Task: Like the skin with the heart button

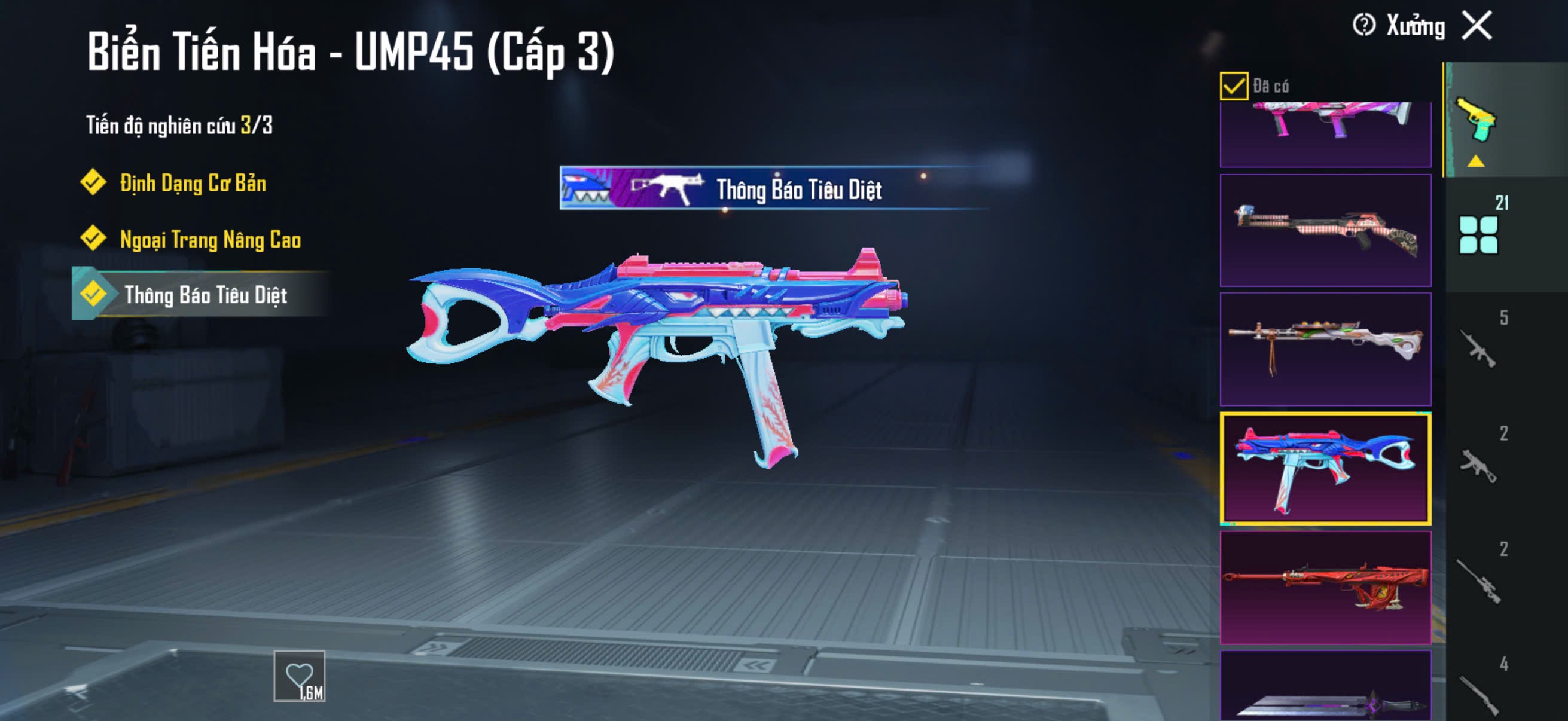Action: click(x=299, y=676)
